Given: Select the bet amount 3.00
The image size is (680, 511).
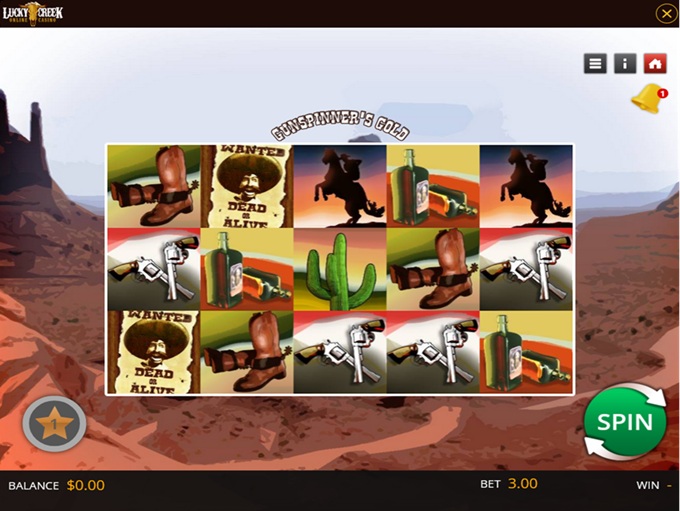Looking at the screenshot, I should pyautogui.click(x=522, y=484).
